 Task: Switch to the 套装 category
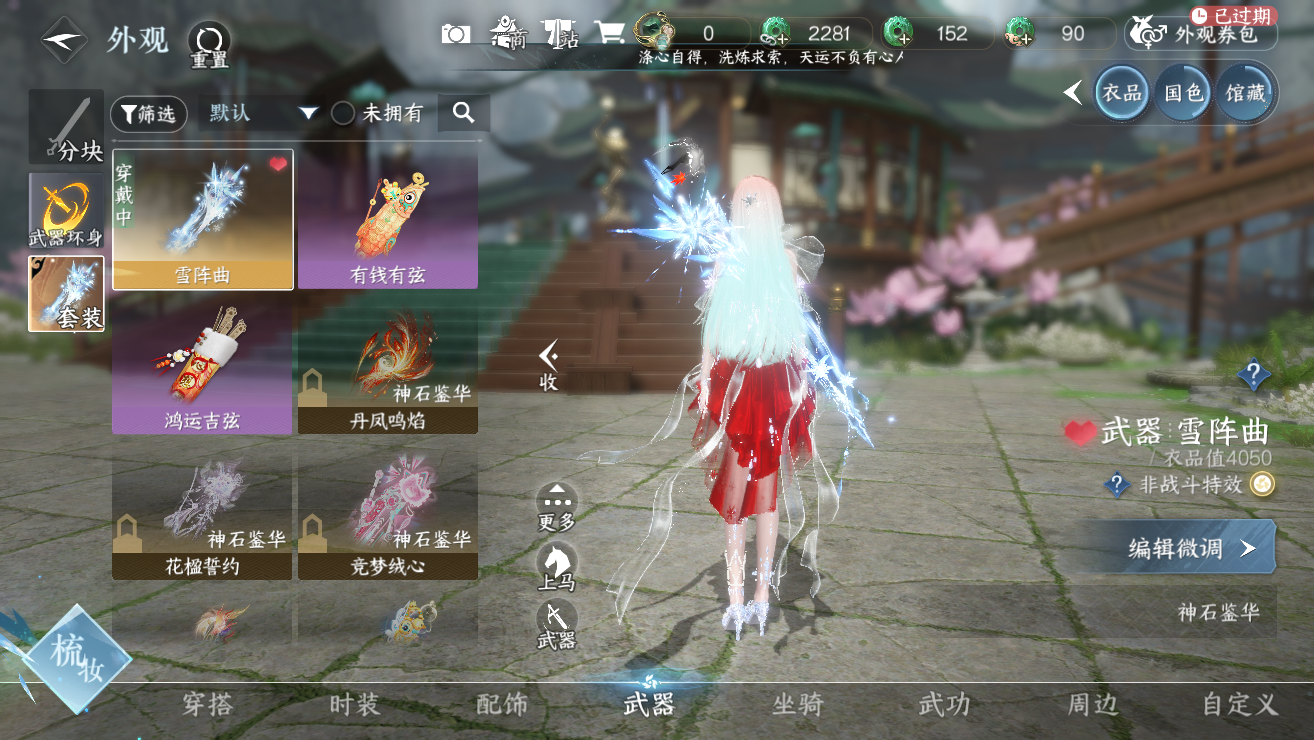66,293
